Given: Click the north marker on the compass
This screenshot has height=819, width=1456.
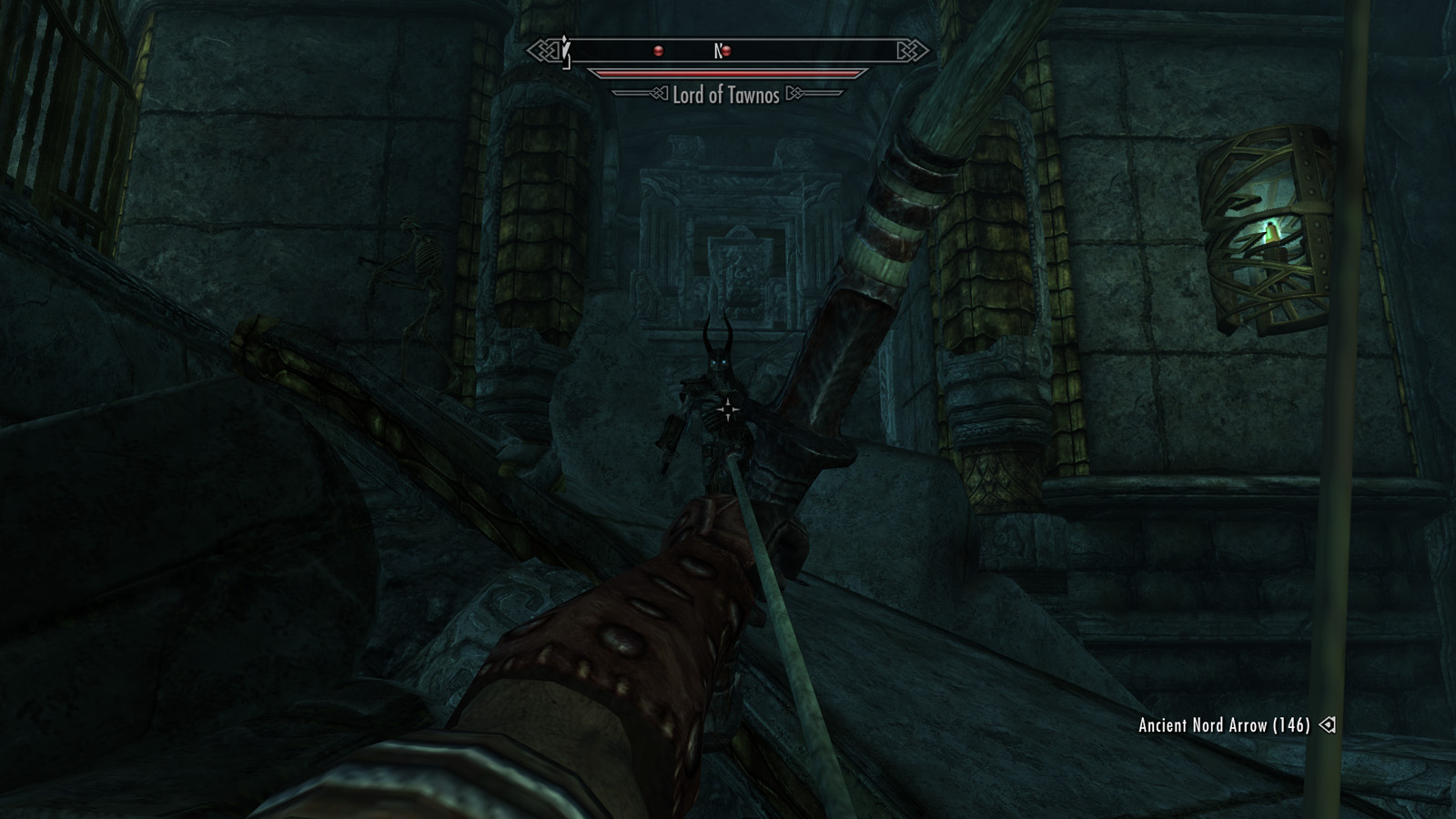Looking at the screenshot, I should (x=717, y=51).
